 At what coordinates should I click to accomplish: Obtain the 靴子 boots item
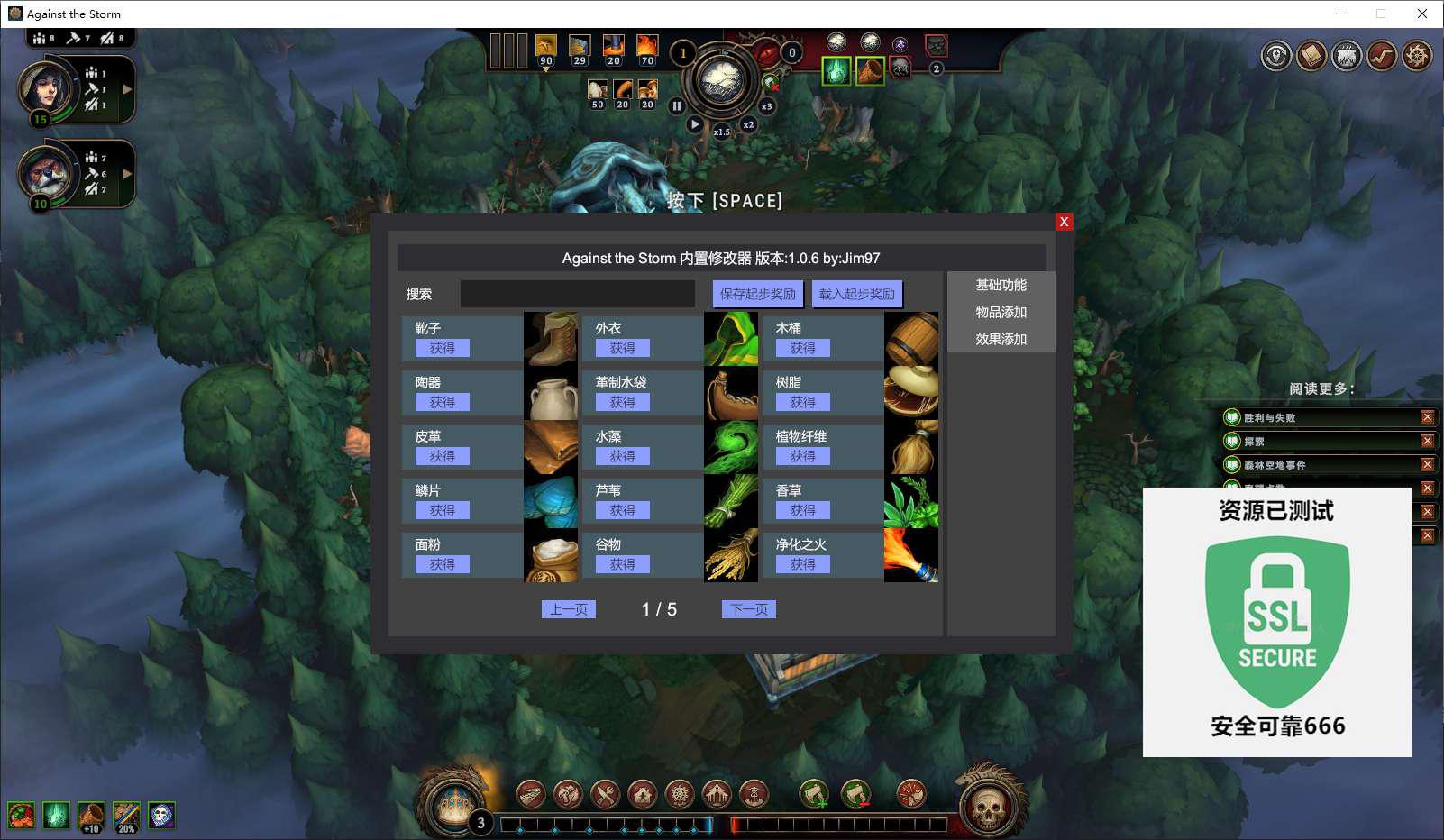(442, 348)
